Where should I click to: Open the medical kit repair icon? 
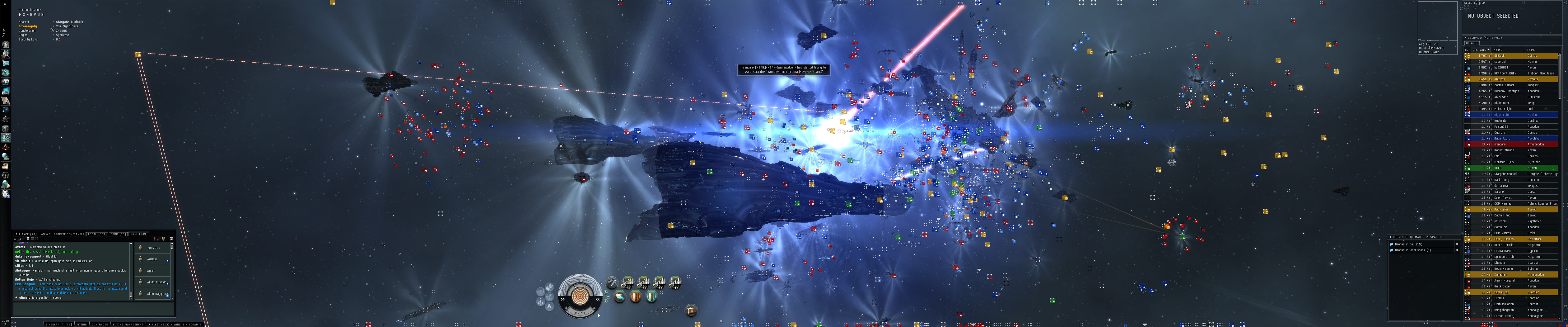point(692,310)
